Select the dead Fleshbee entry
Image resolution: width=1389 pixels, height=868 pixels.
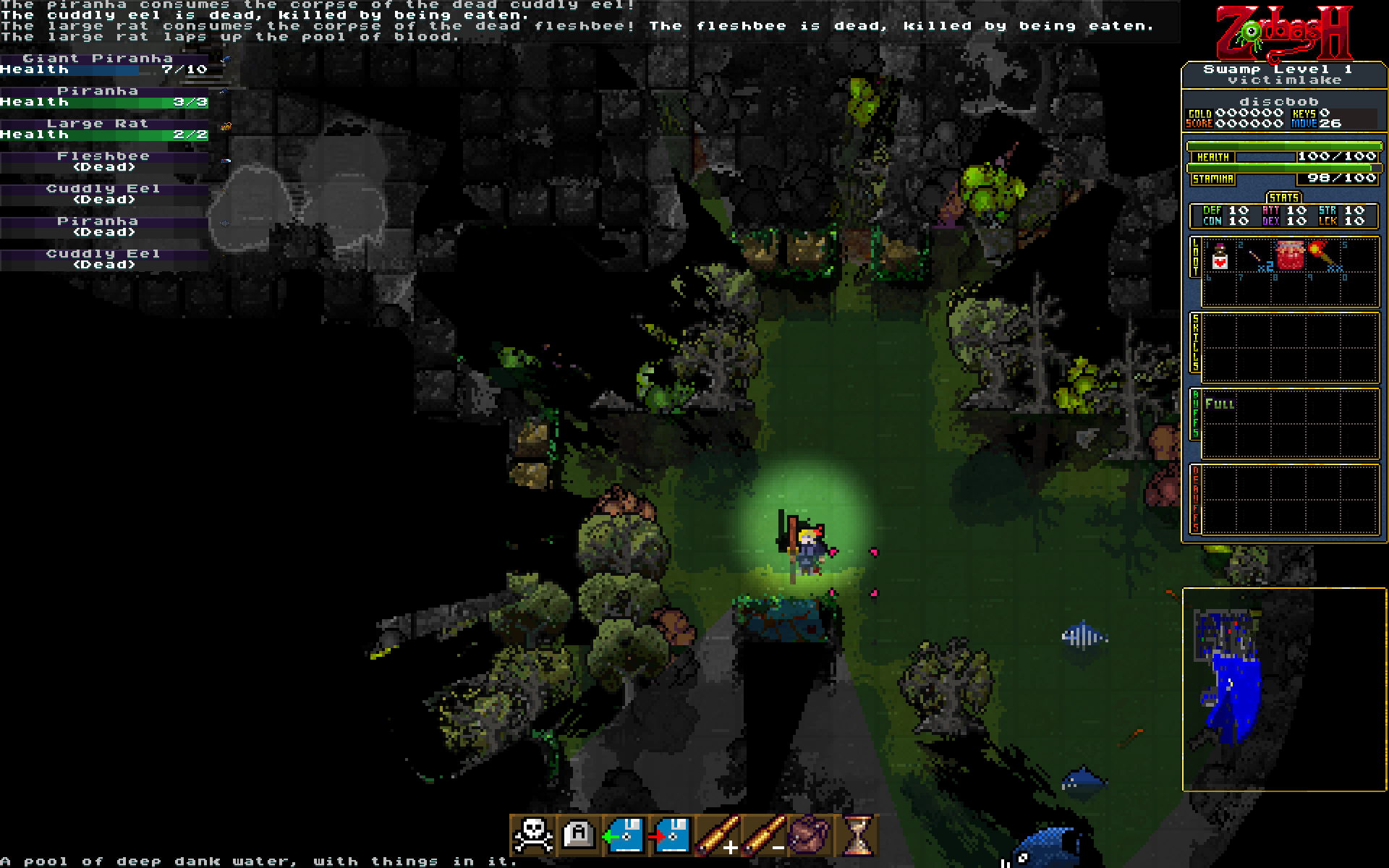point(104,161)
